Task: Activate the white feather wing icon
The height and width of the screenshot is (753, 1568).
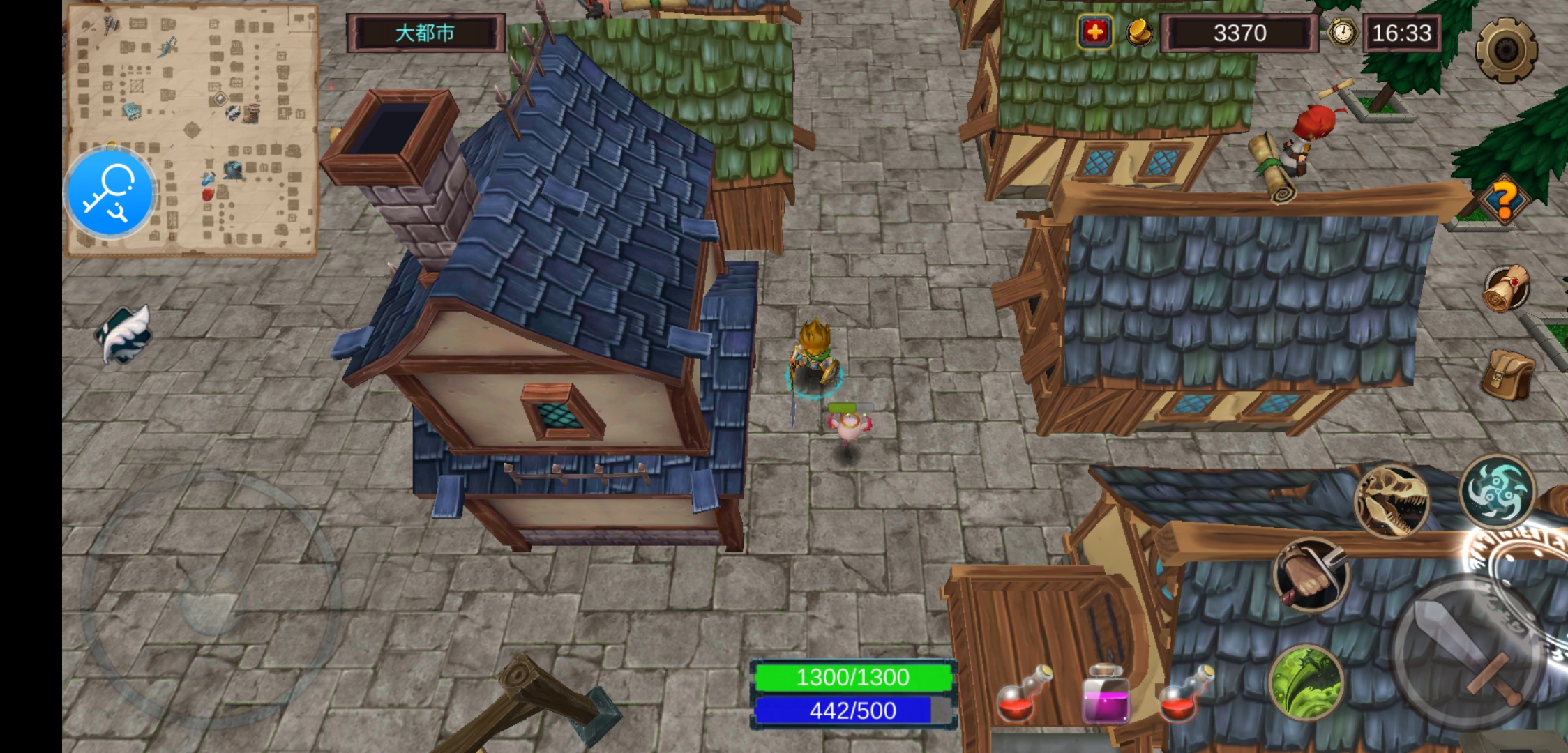Action: [124, 335]
